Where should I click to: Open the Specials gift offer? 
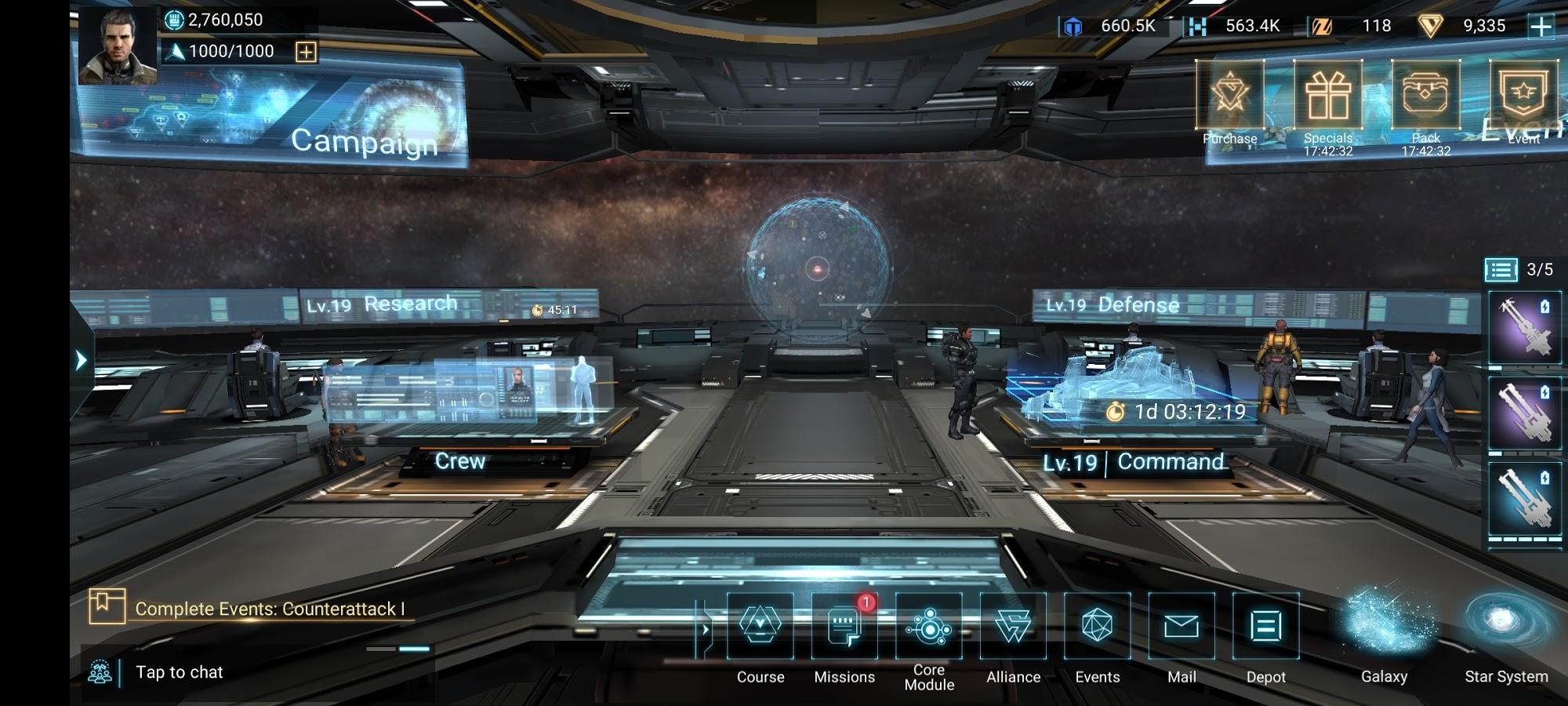[x=1327, y=96]
